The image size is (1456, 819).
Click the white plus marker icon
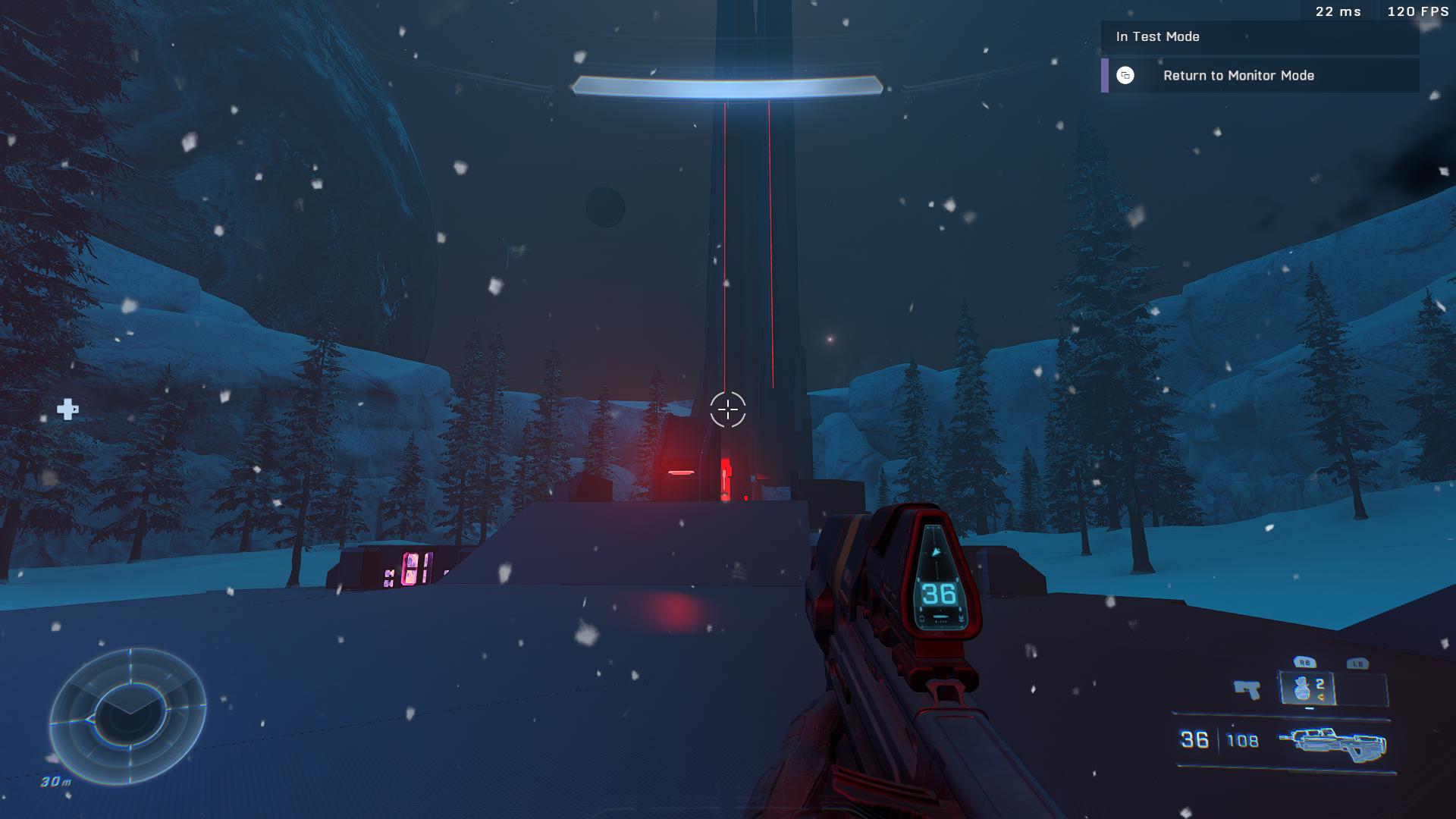(x=67, y=409)
